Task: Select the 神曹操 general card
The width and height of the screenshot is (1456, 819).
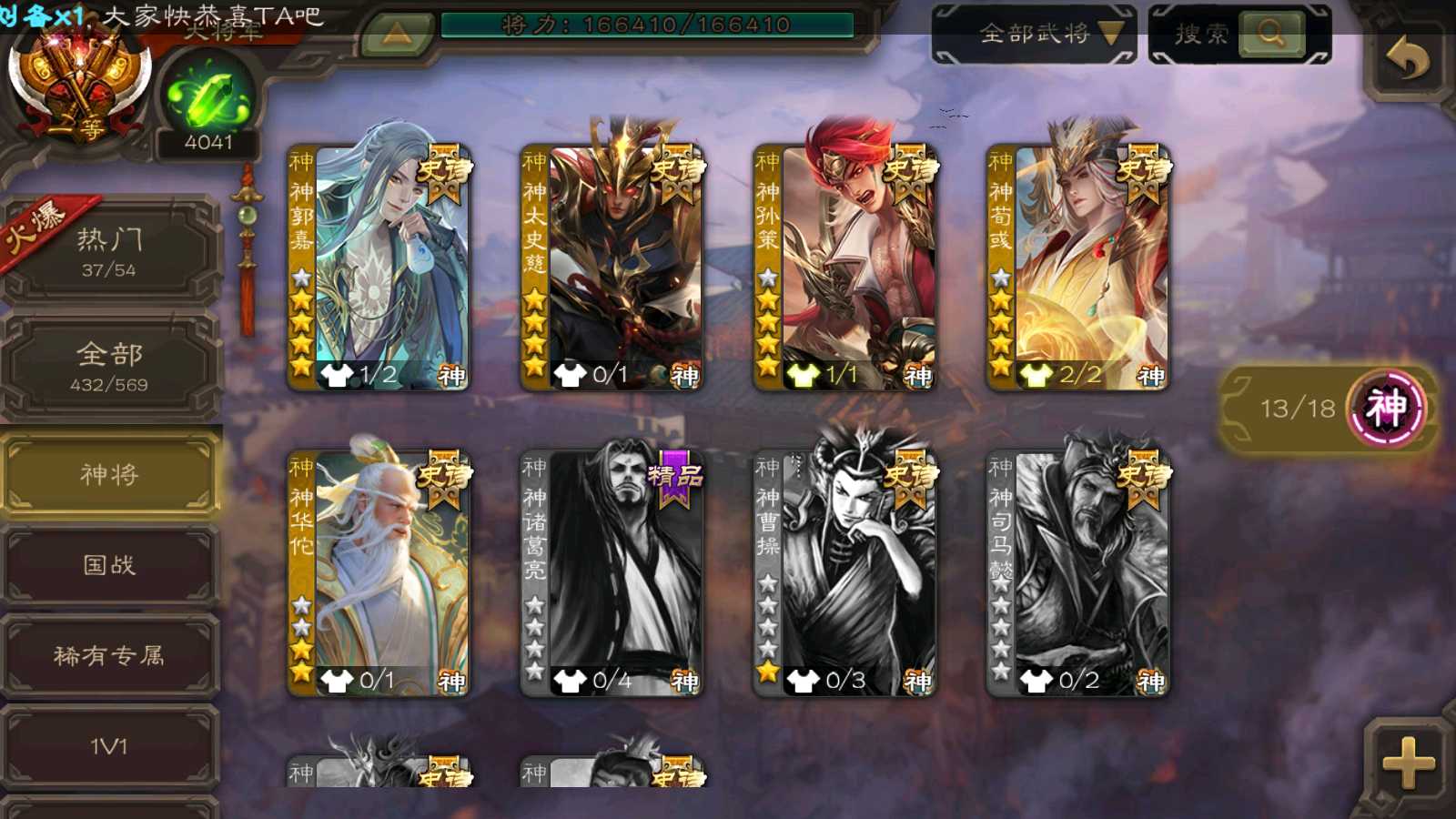Action: point(844,574)
